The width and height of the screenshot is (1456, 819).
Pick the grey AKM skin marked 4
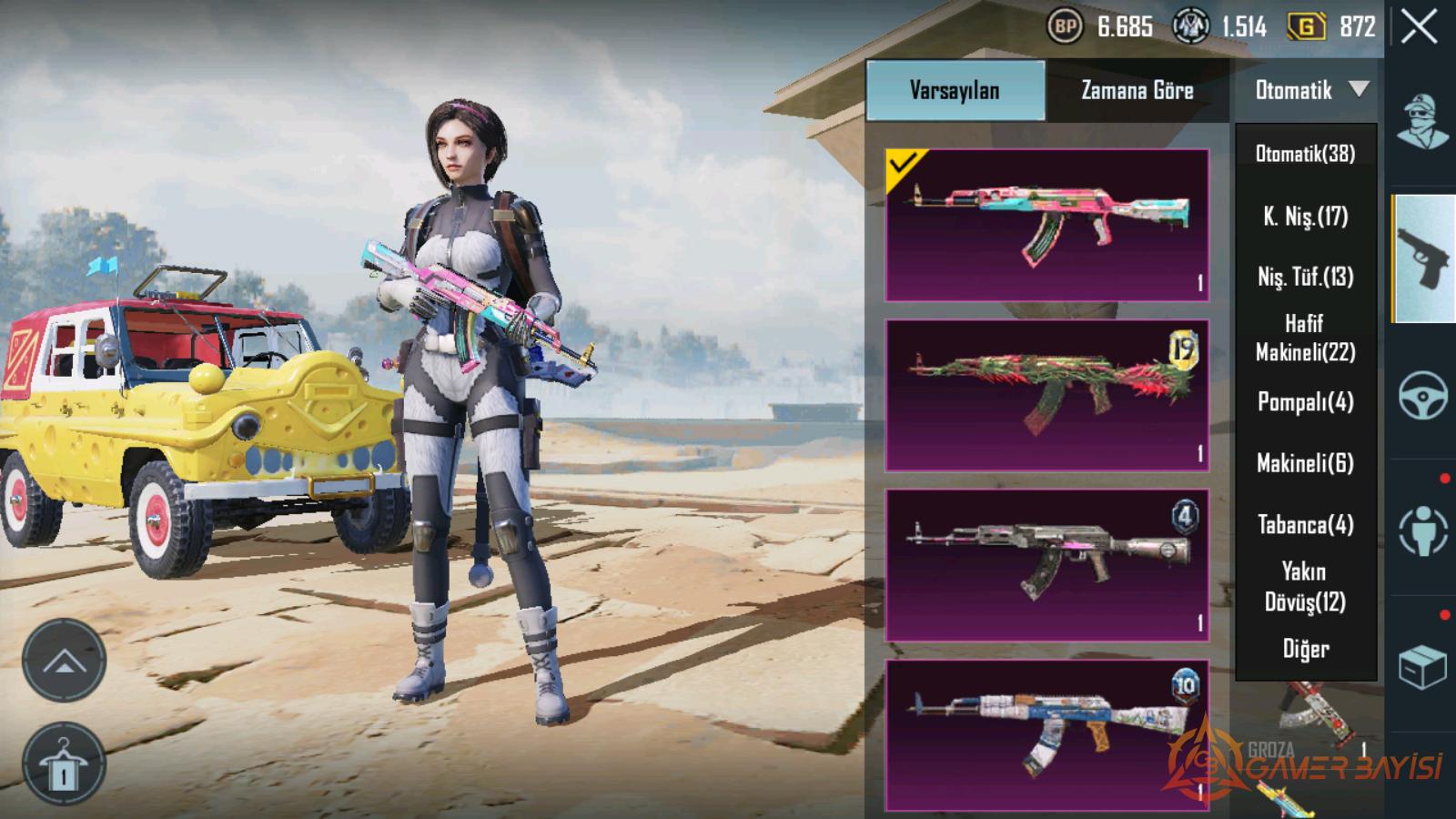point(1047,565)
